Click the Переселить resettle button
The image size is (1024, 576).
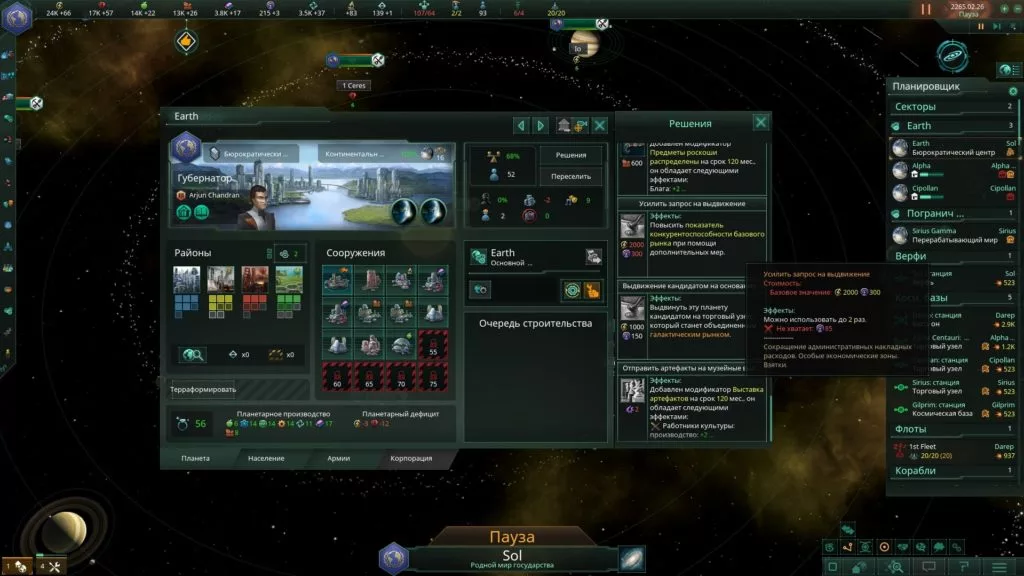click(571, 176)
